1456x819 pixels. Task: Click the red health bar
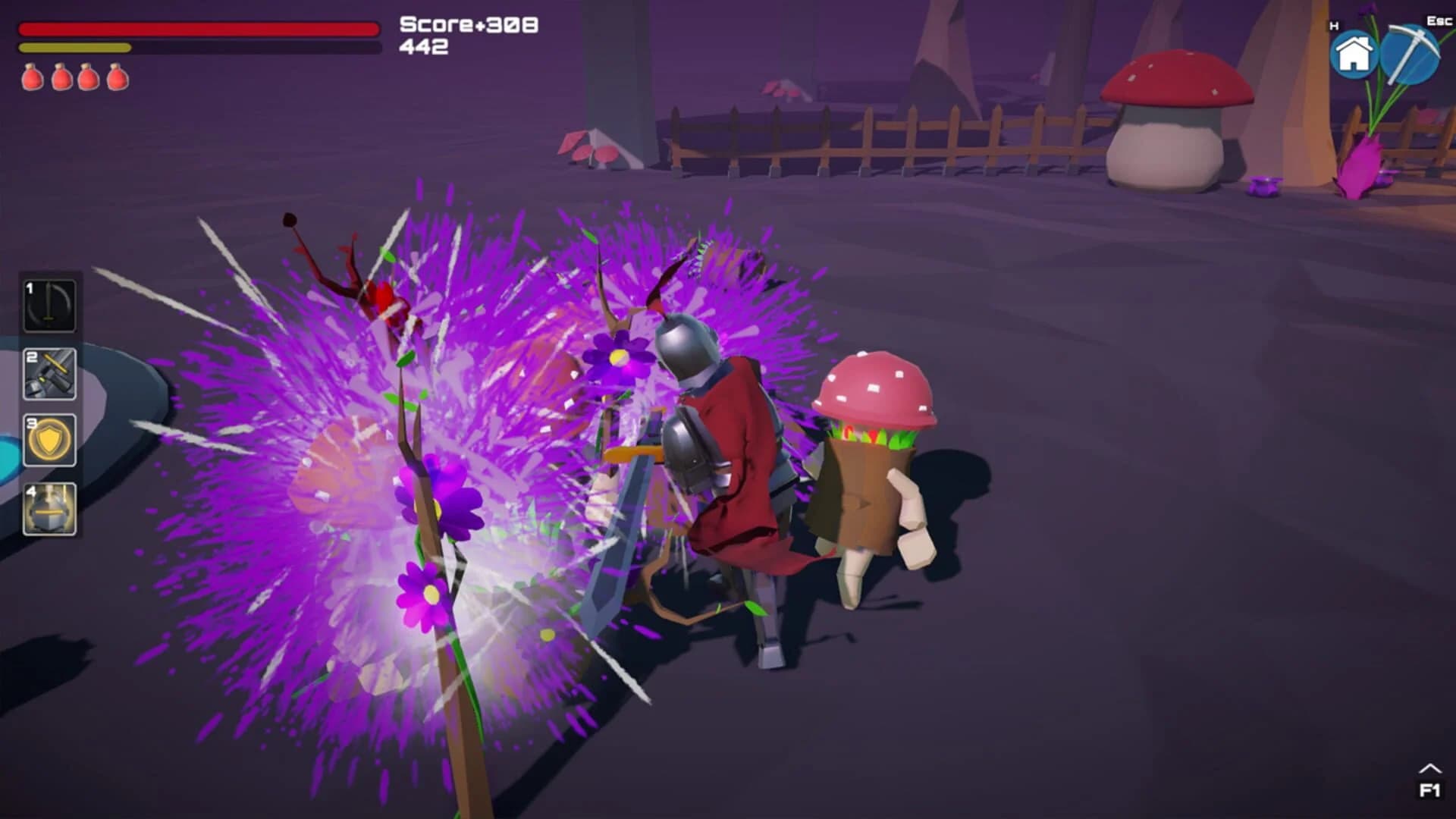coord(197,29)
